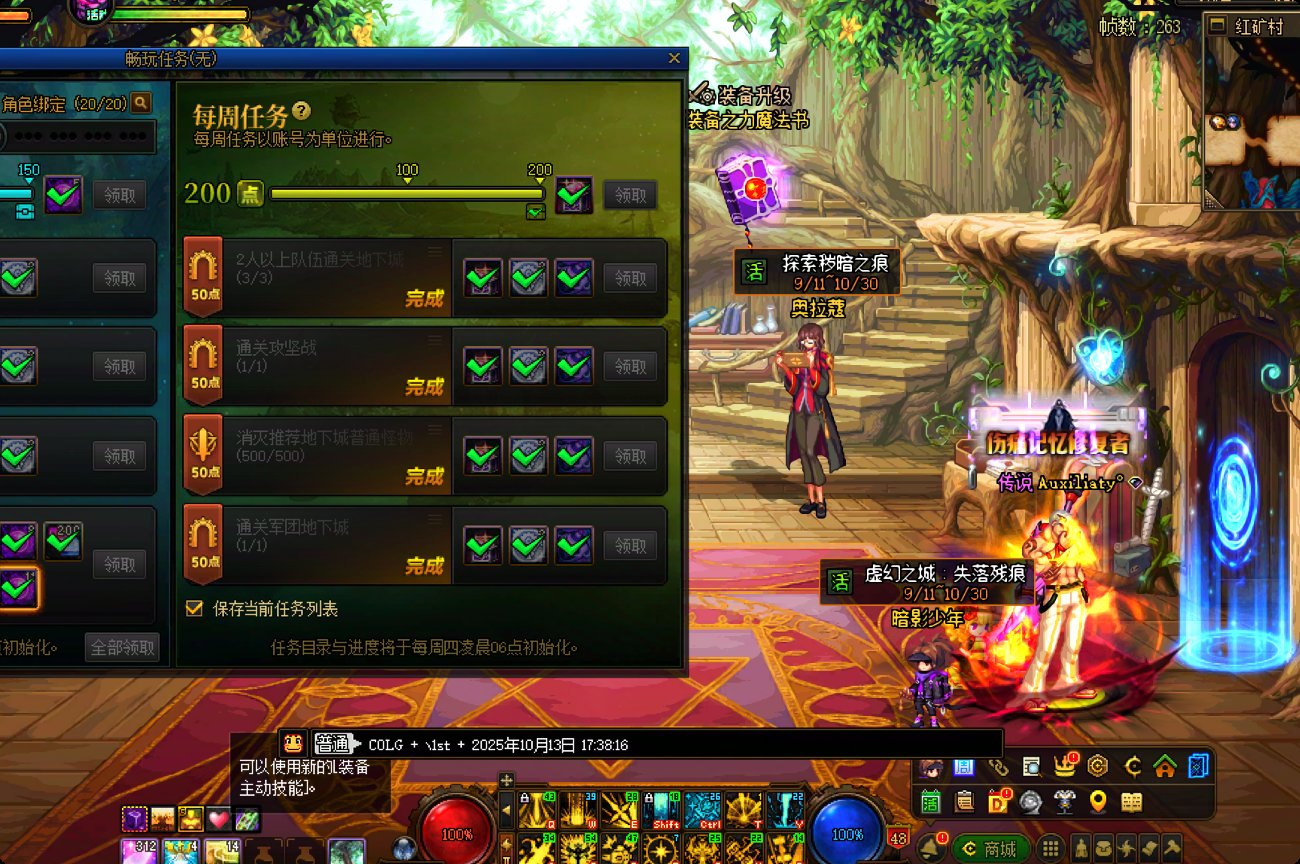Click the character binding magnifier button

coord(141,102)
